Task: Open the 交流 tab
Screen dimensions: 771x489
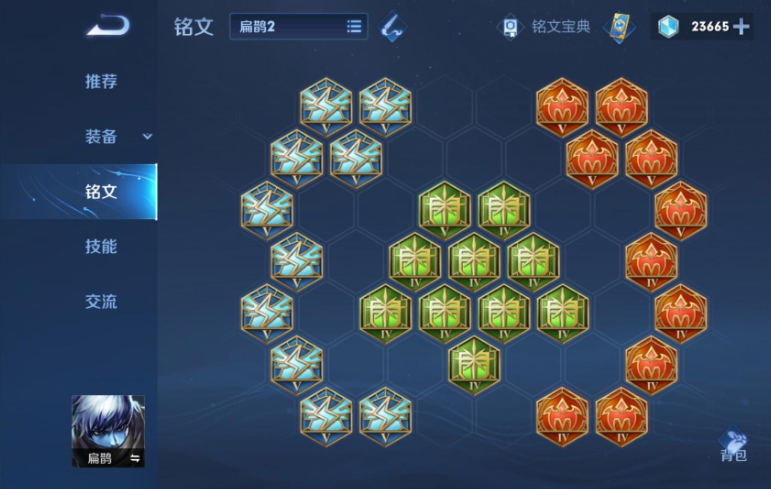Action: (x=101, y=302)
